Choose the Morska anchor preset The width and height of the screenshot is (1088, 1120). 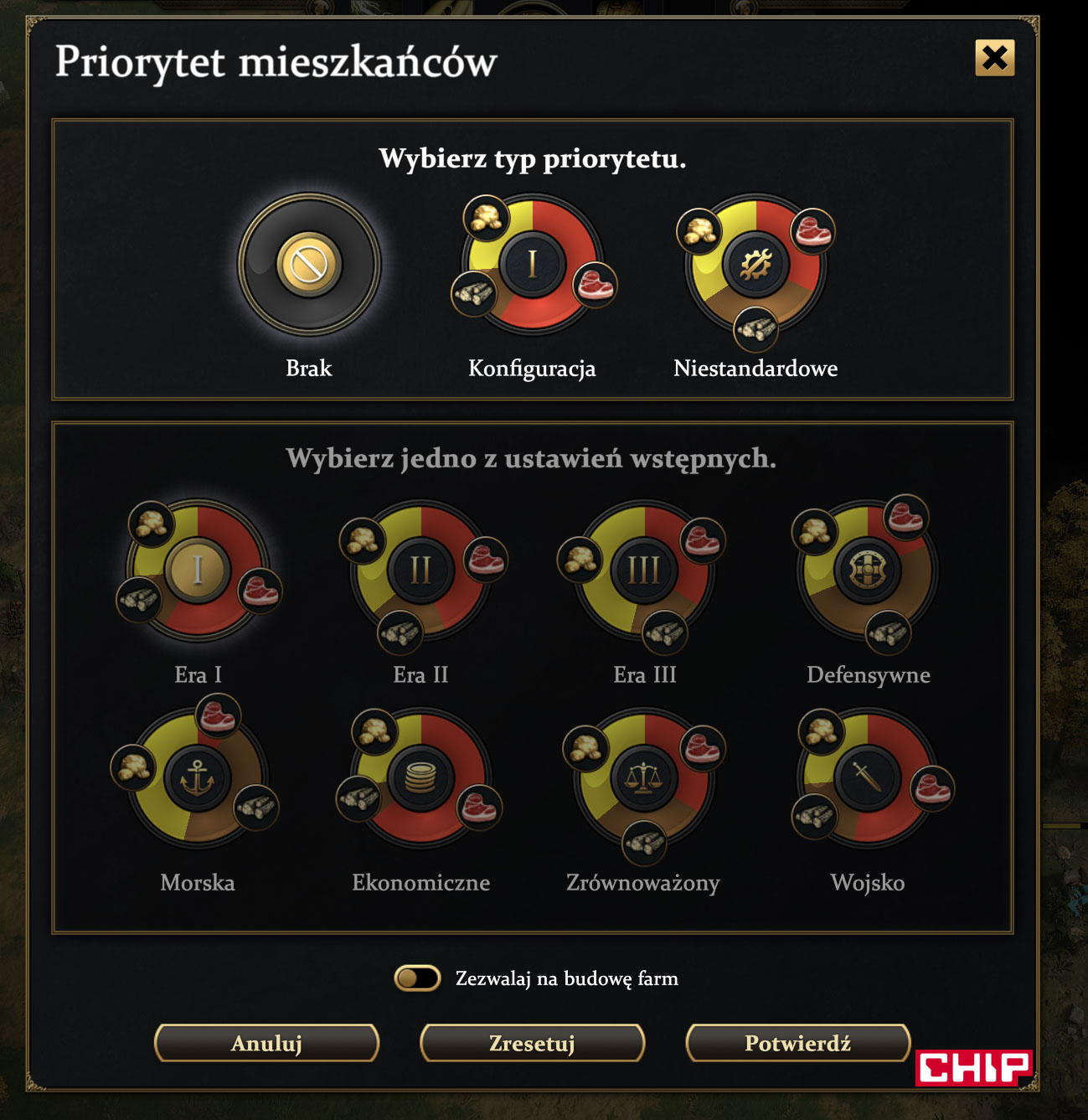(x=198, y=778)
